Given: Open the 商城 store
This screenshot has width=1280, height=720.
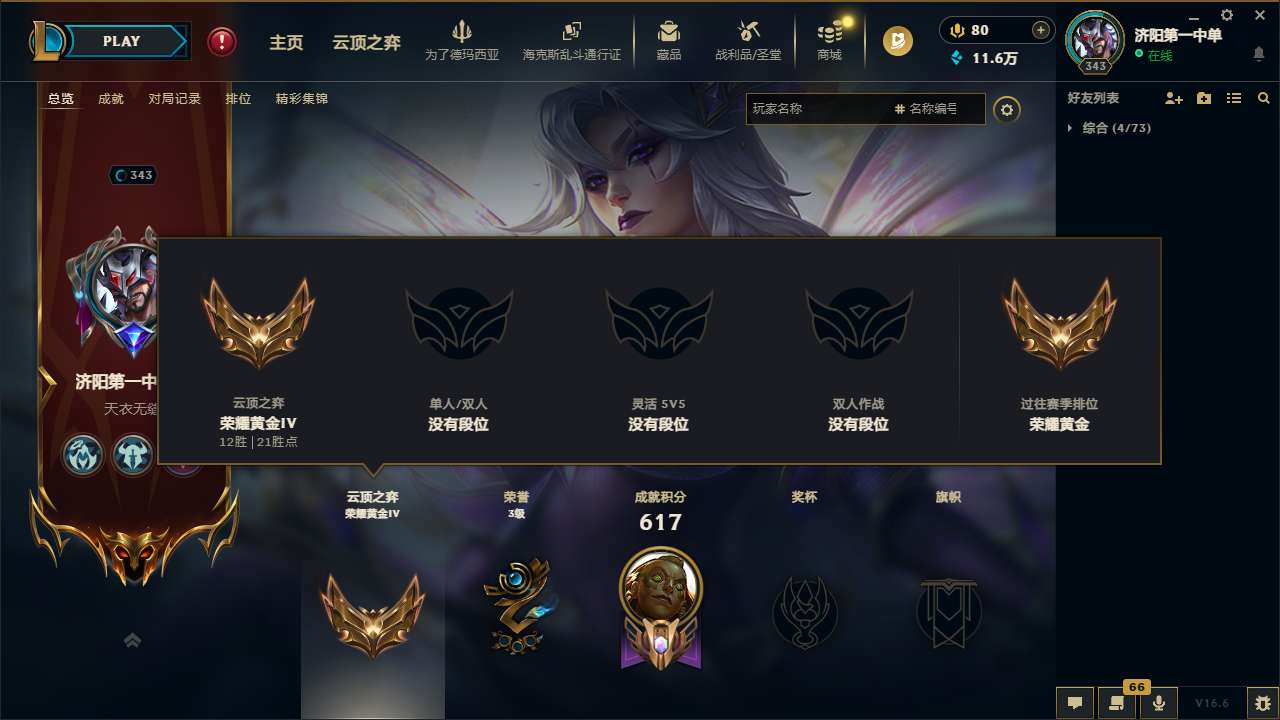Looking at the screenshot, I should pos(829,42).
